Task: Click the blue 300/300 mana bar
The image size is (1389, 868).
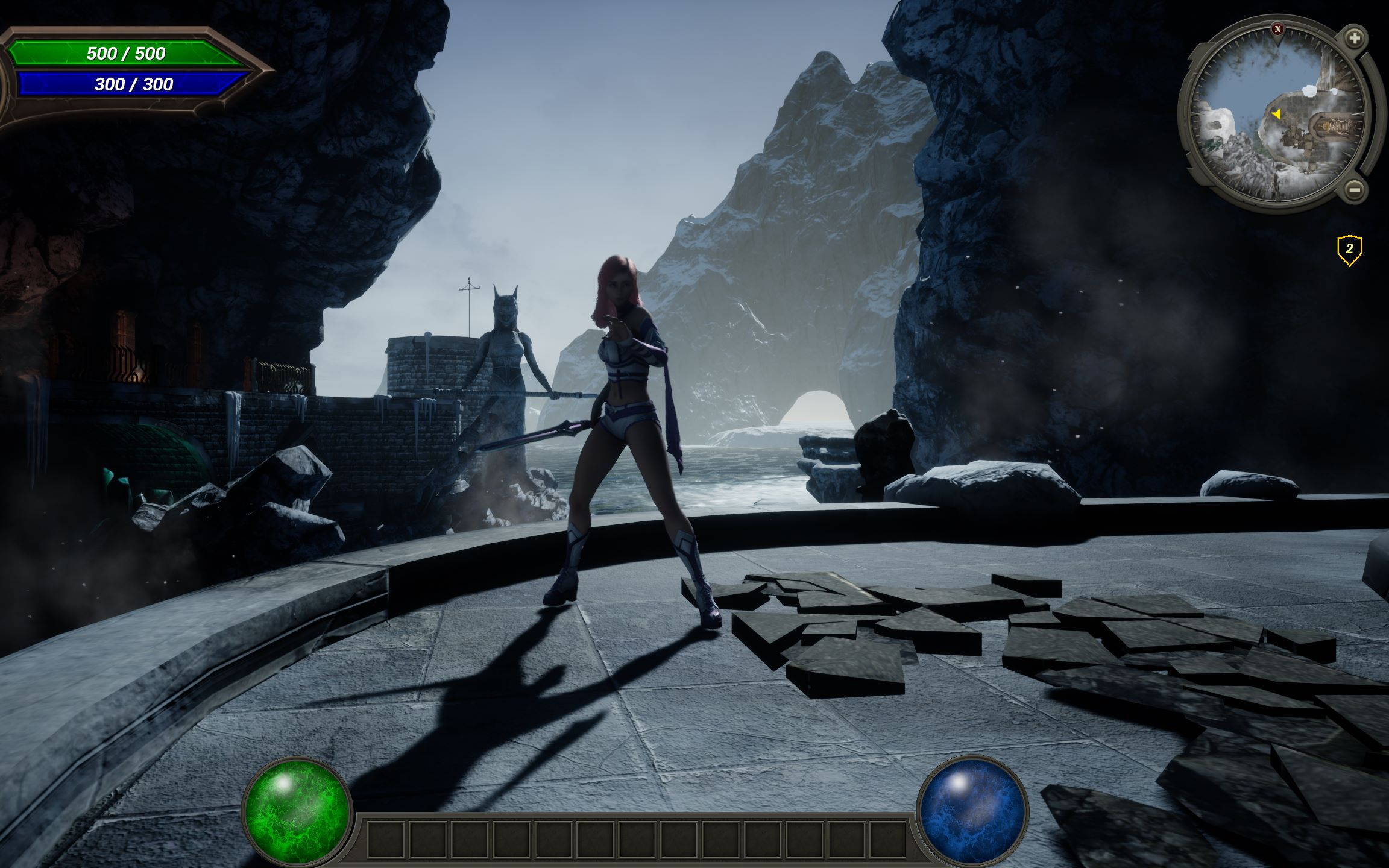Action: tap(131, 83)
